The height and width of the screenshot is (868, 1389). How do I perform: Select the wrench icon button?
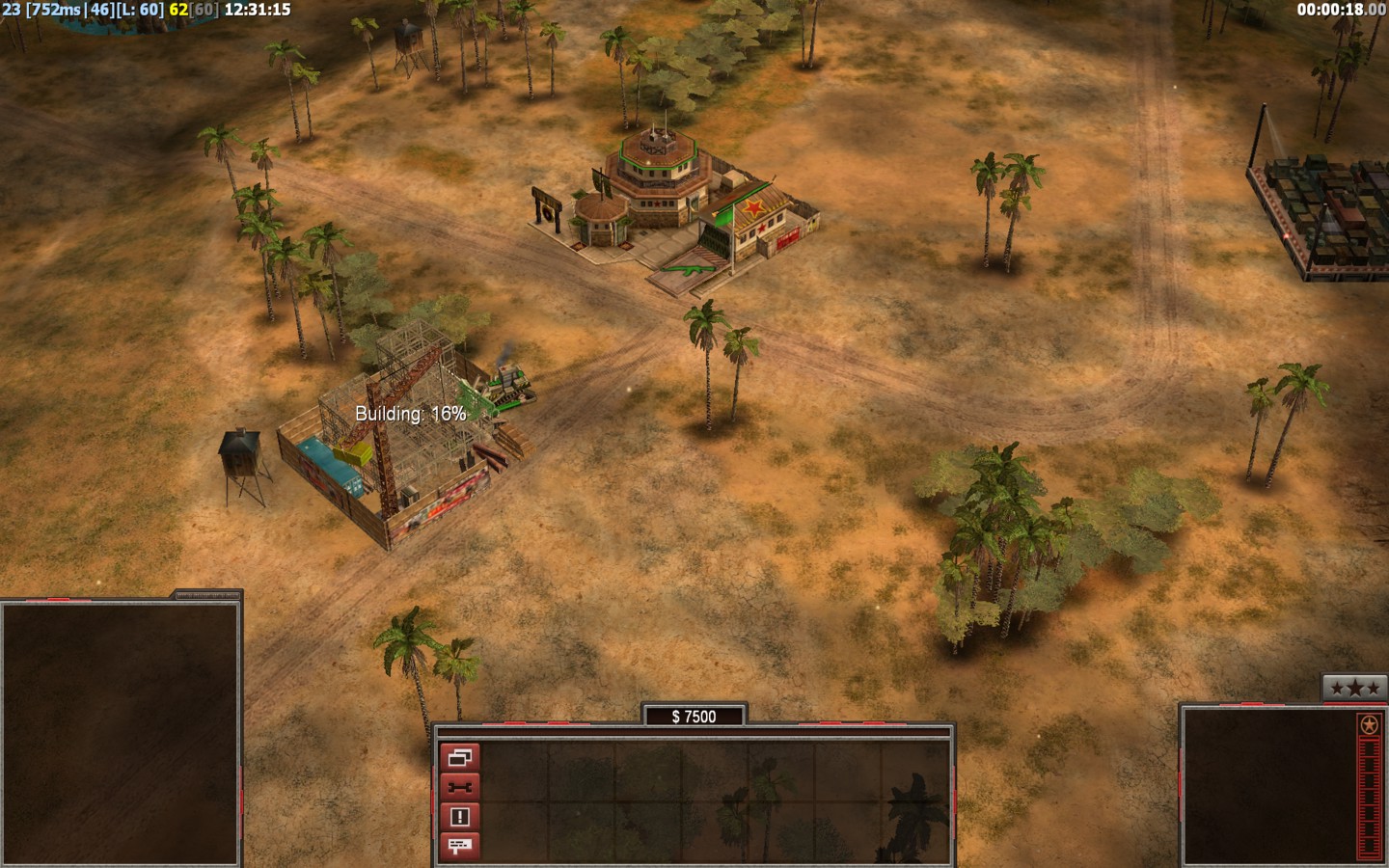[x=459, y=787]
